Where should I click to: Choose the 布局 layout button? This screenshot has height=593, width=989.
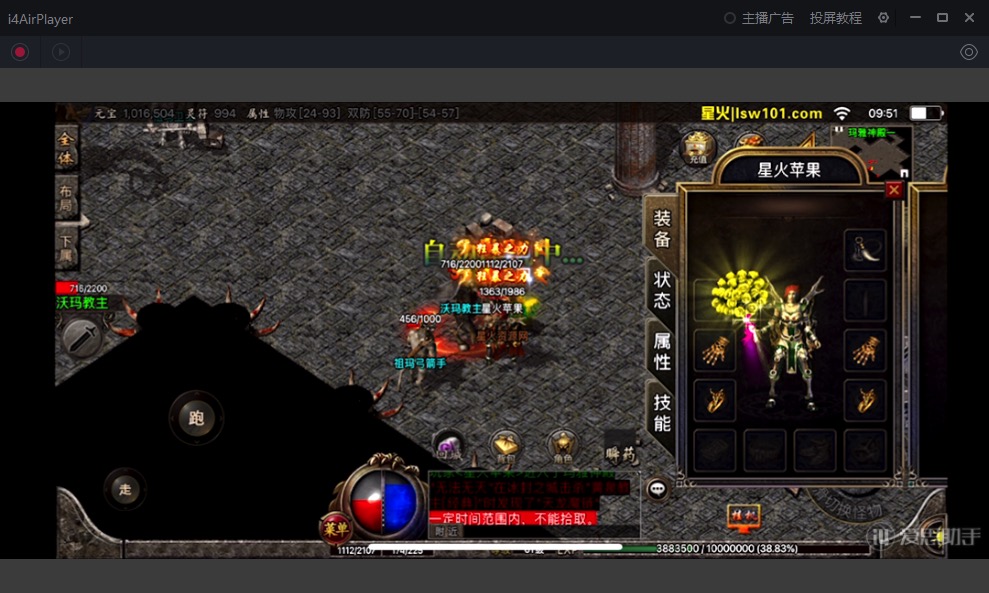(66, 196)
